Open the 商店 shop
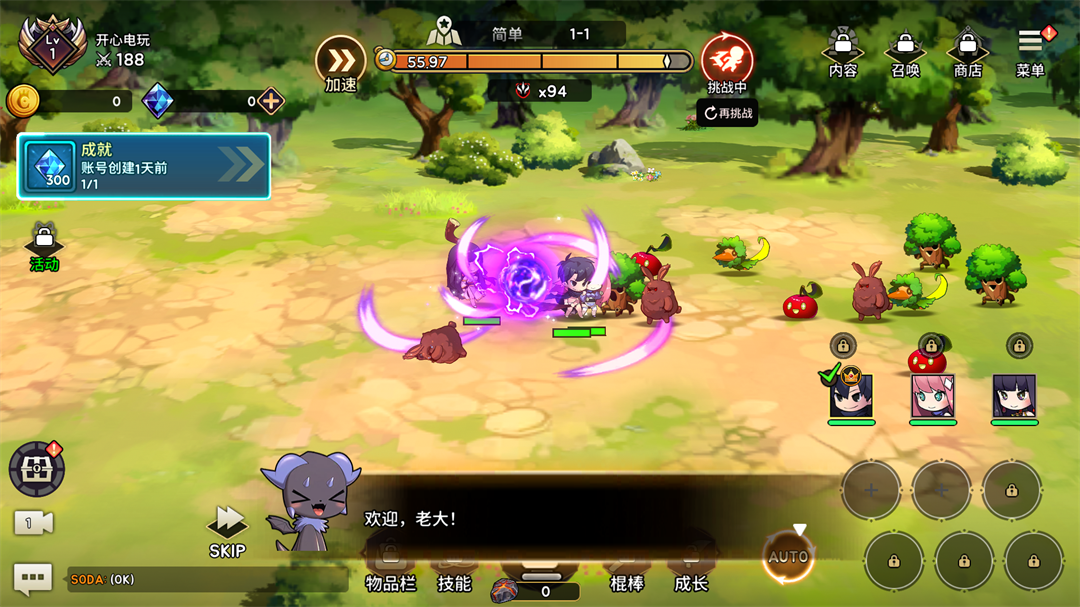 click(x=967, y=53)
